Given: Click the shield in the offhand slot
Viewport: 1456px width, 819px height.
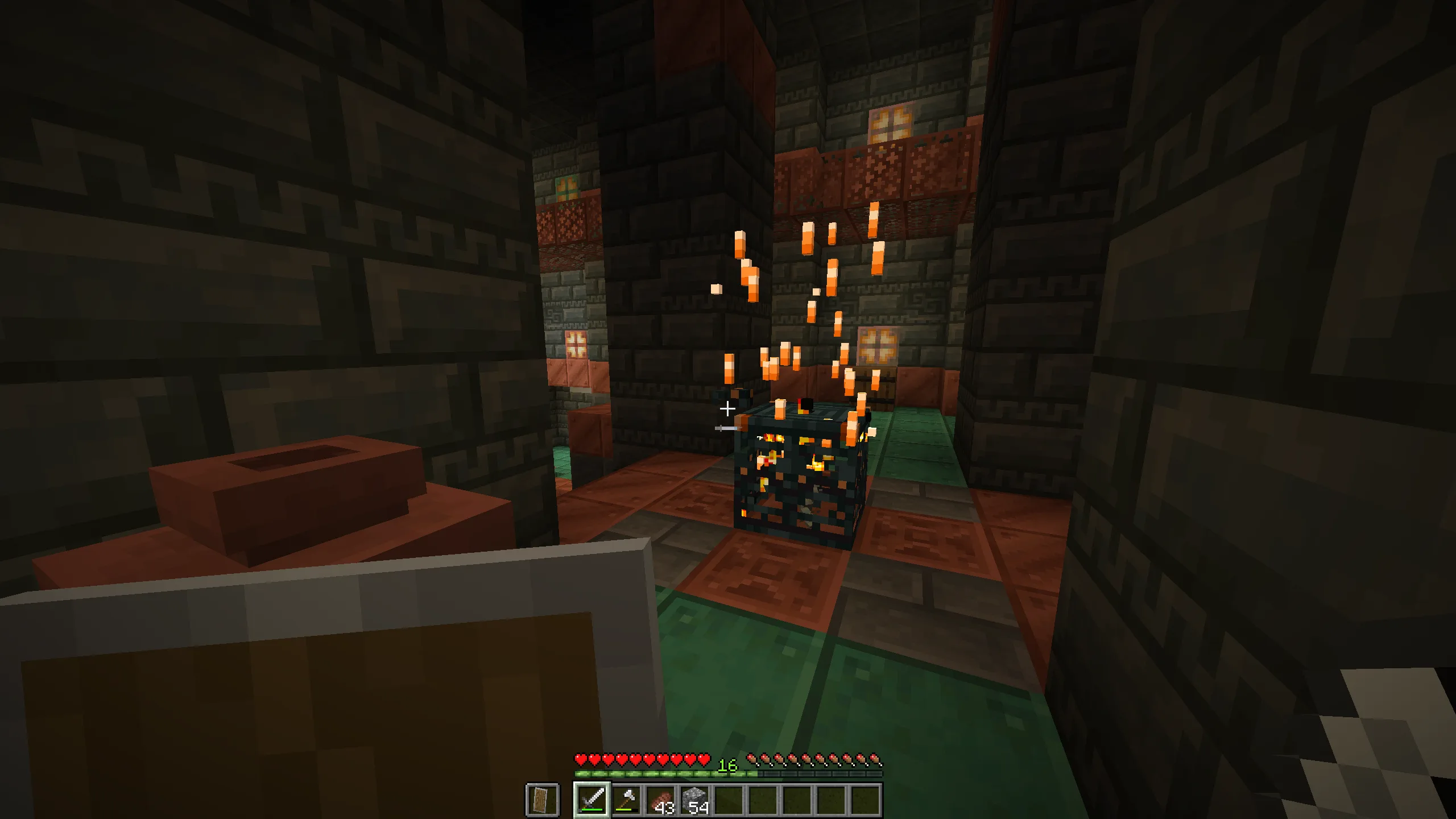Looking at the screenshot, I should (542, 800).
